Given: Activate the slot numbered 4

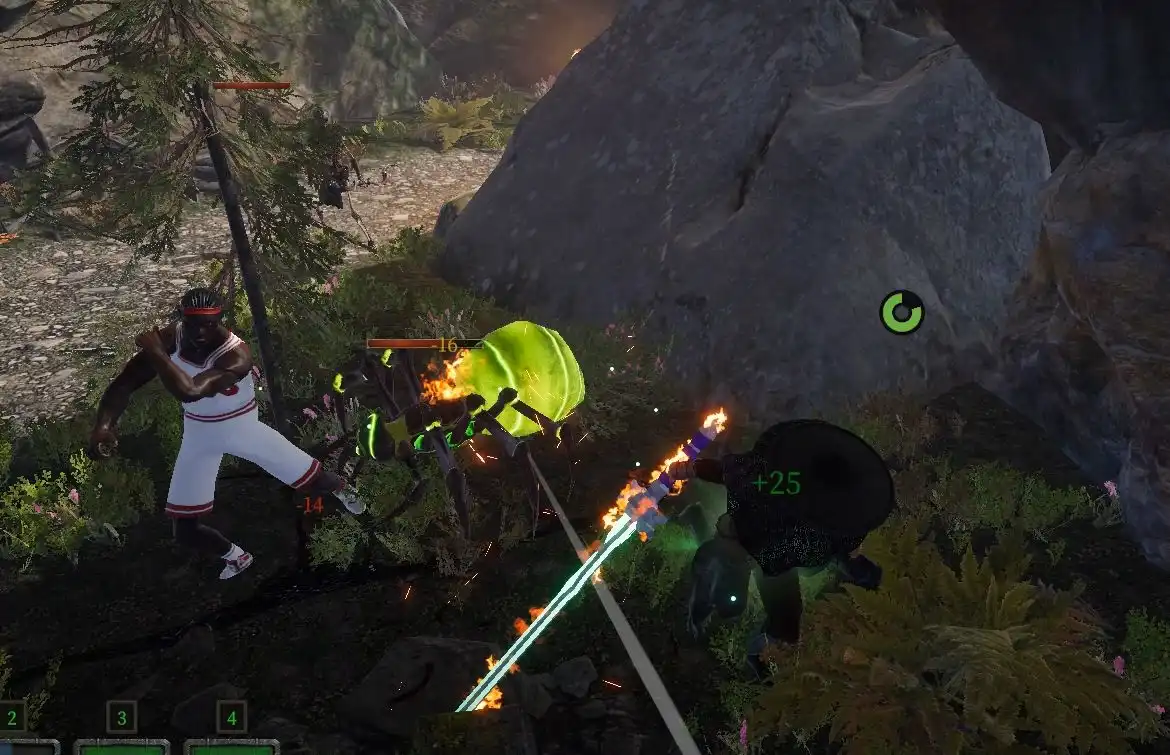Looking at the screenshot, I should point(231,717).
